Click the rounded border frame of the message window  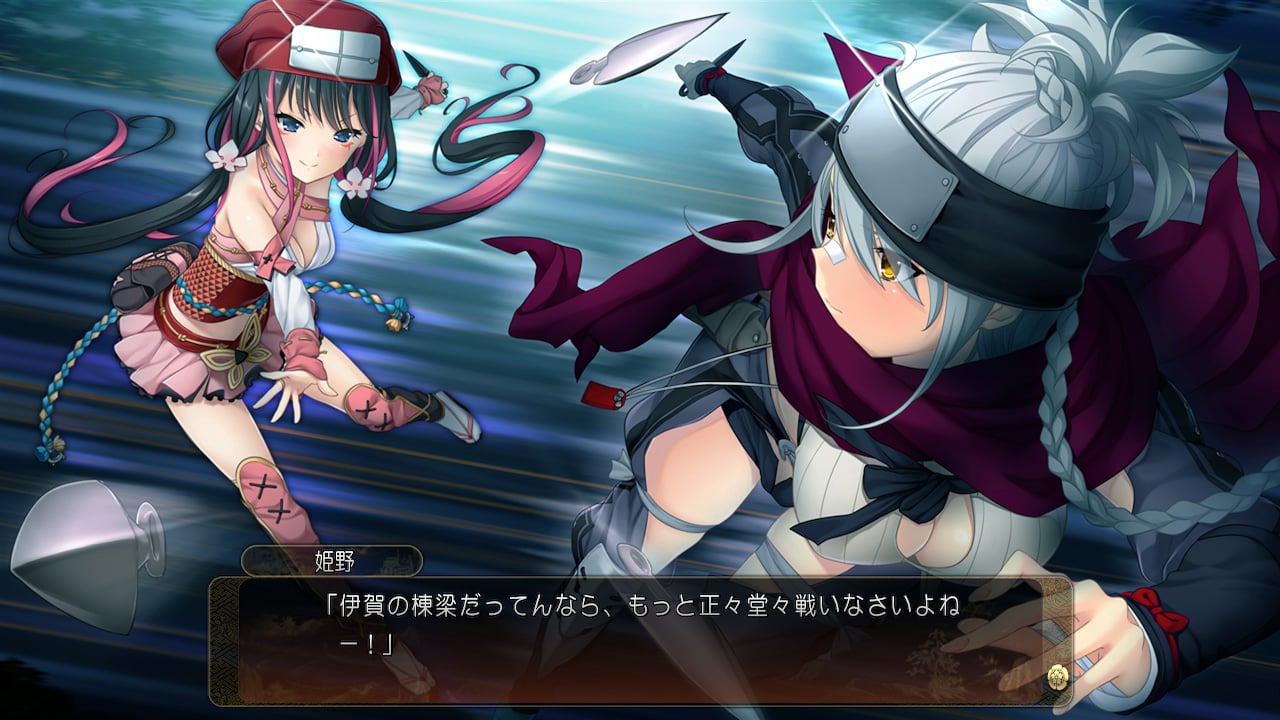(x=640, y=580)
